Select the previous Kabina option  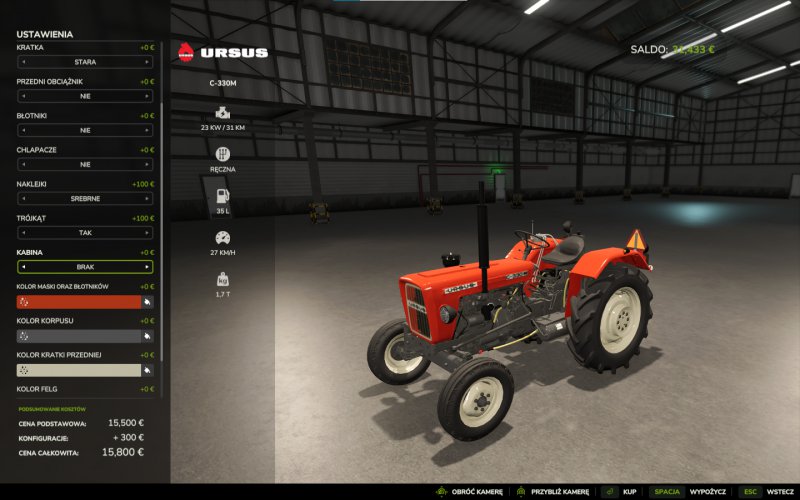tap(23, 267)
